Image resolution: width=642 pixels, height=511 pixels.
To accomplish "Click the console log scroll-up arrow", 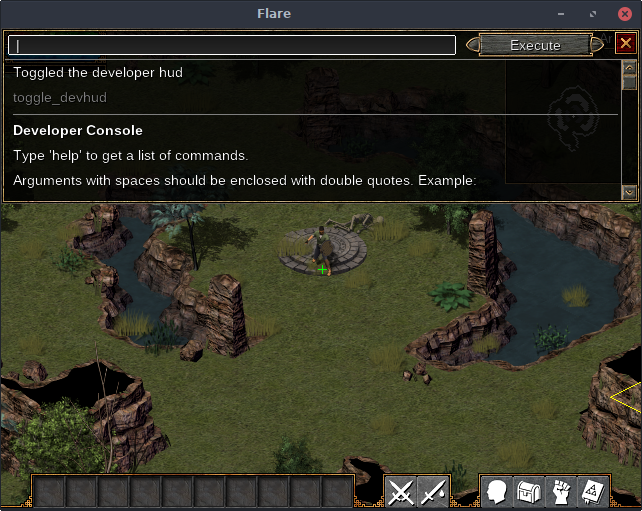I will [629, 68].
